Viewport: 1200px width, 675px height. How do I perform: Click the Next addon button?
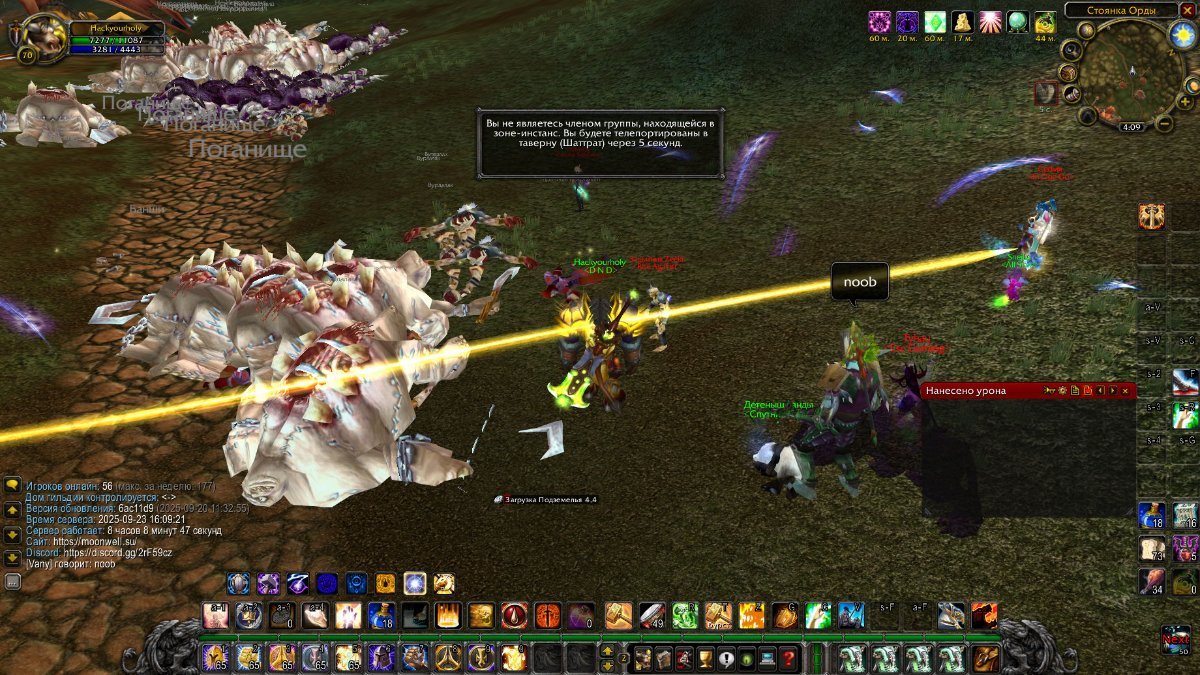coord(1176,638)
